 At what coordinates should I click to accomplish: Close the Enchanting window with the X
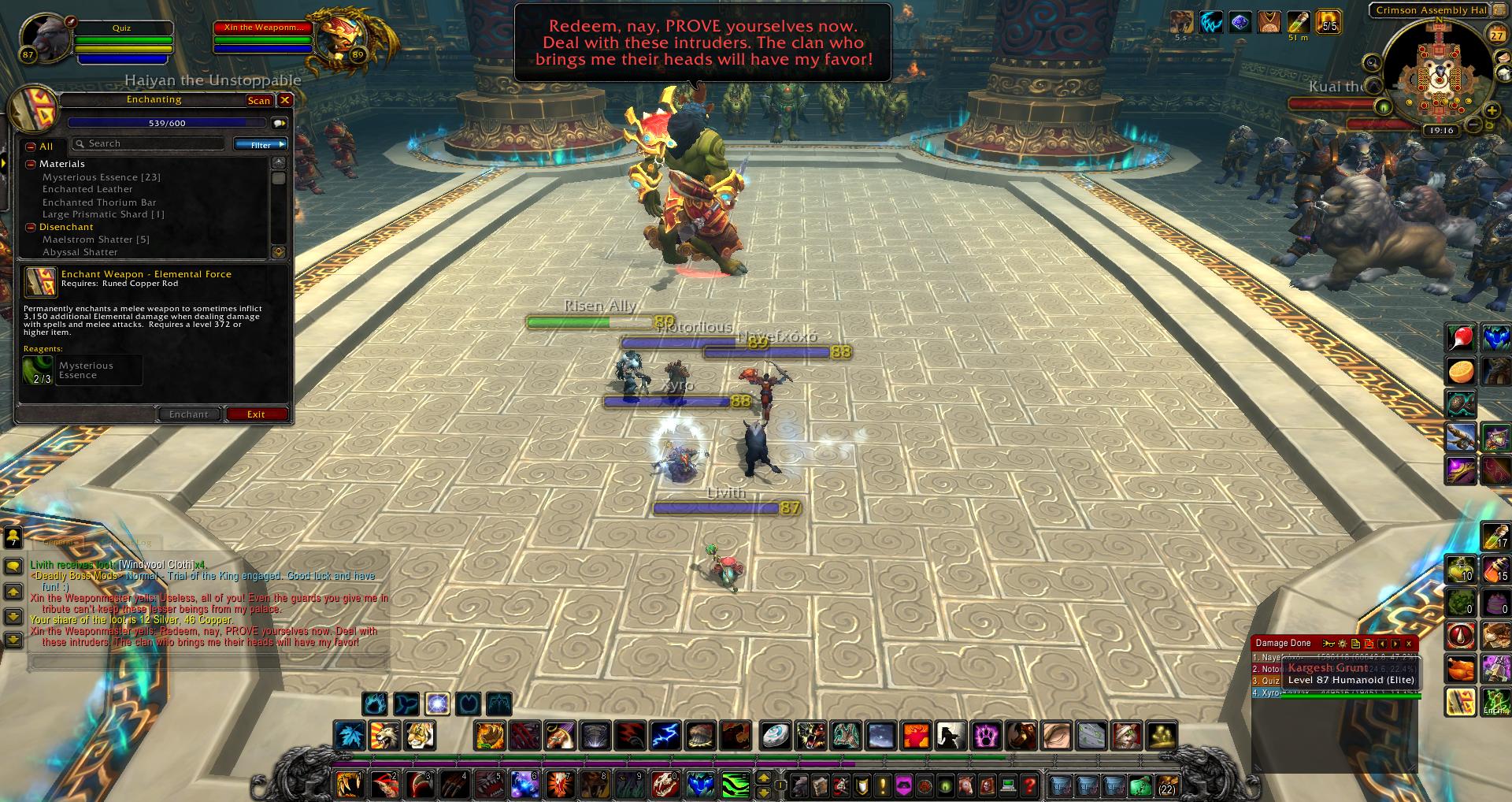click(x=285, y=100)
